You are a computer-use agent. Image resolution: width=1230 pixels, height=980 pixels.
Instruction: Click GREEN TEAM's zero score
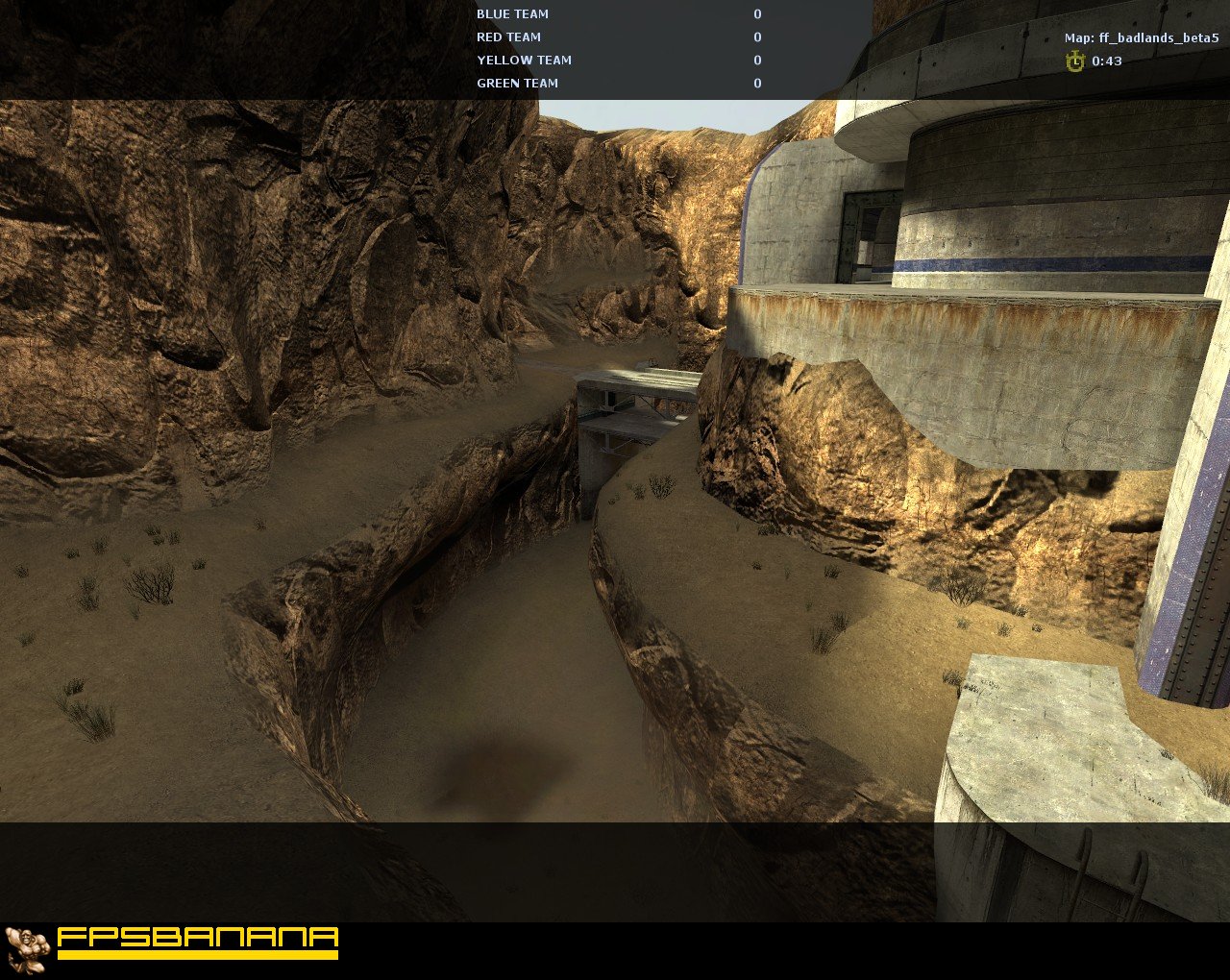click(x=756, y=83)
